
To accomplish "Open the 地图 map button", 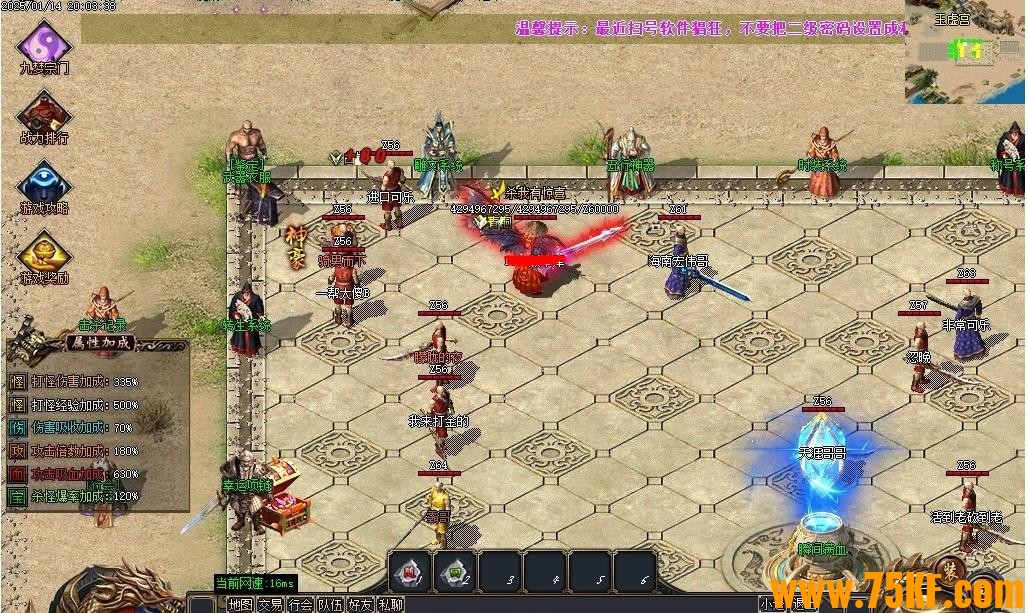I will [x=240, y=604].
